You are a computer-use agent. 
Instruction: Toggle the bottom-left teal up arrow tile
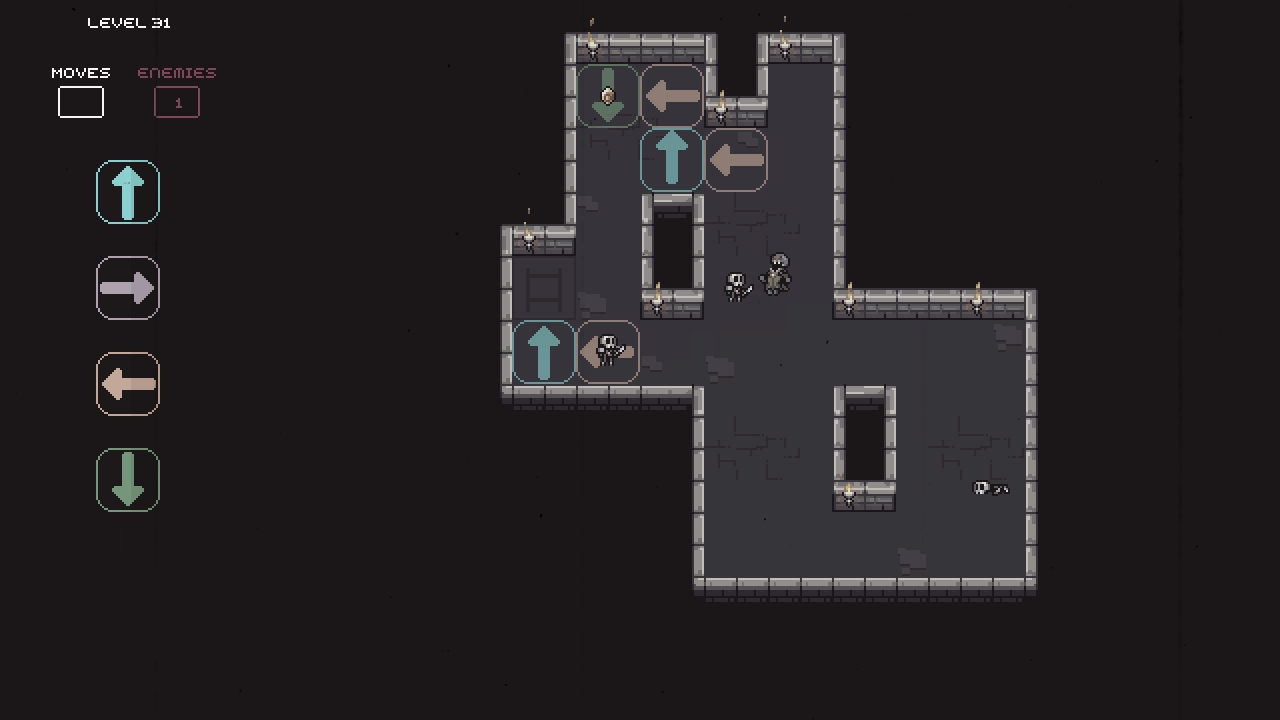pos(543,351)
